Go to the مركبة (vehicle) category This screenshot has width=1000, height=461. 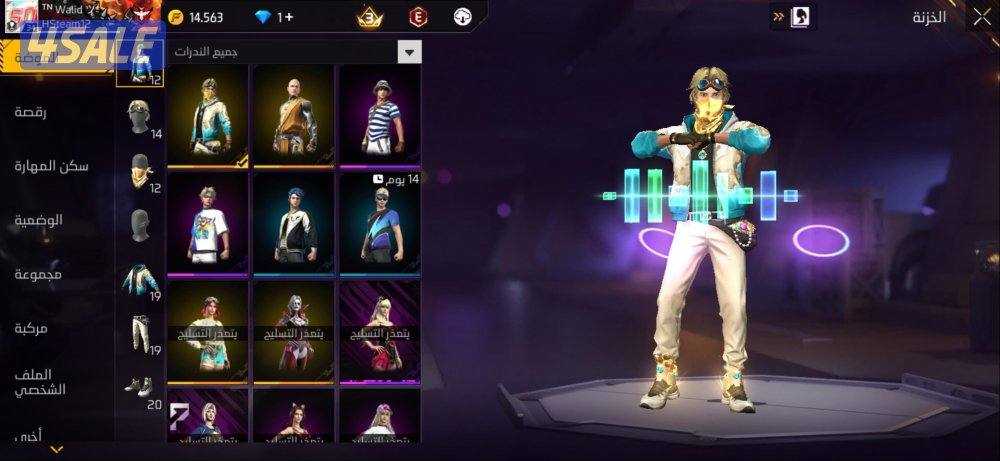pos(32,327)
